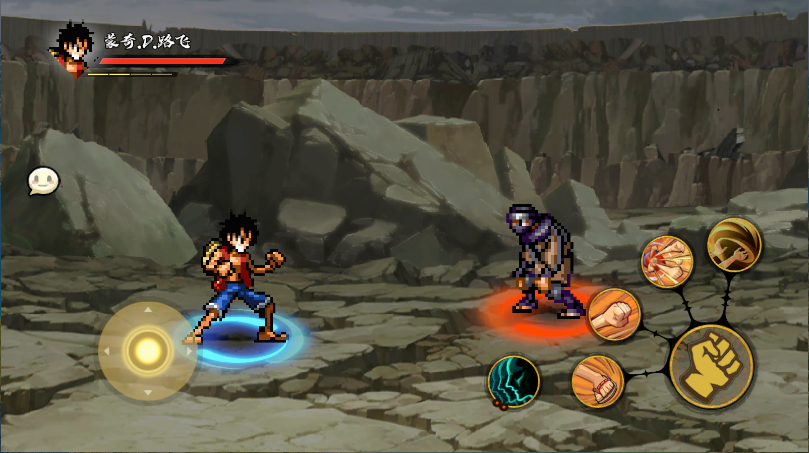Activate the spinning arm whirl skill
This screenshot has height=453, width=809.
point(734,244)
